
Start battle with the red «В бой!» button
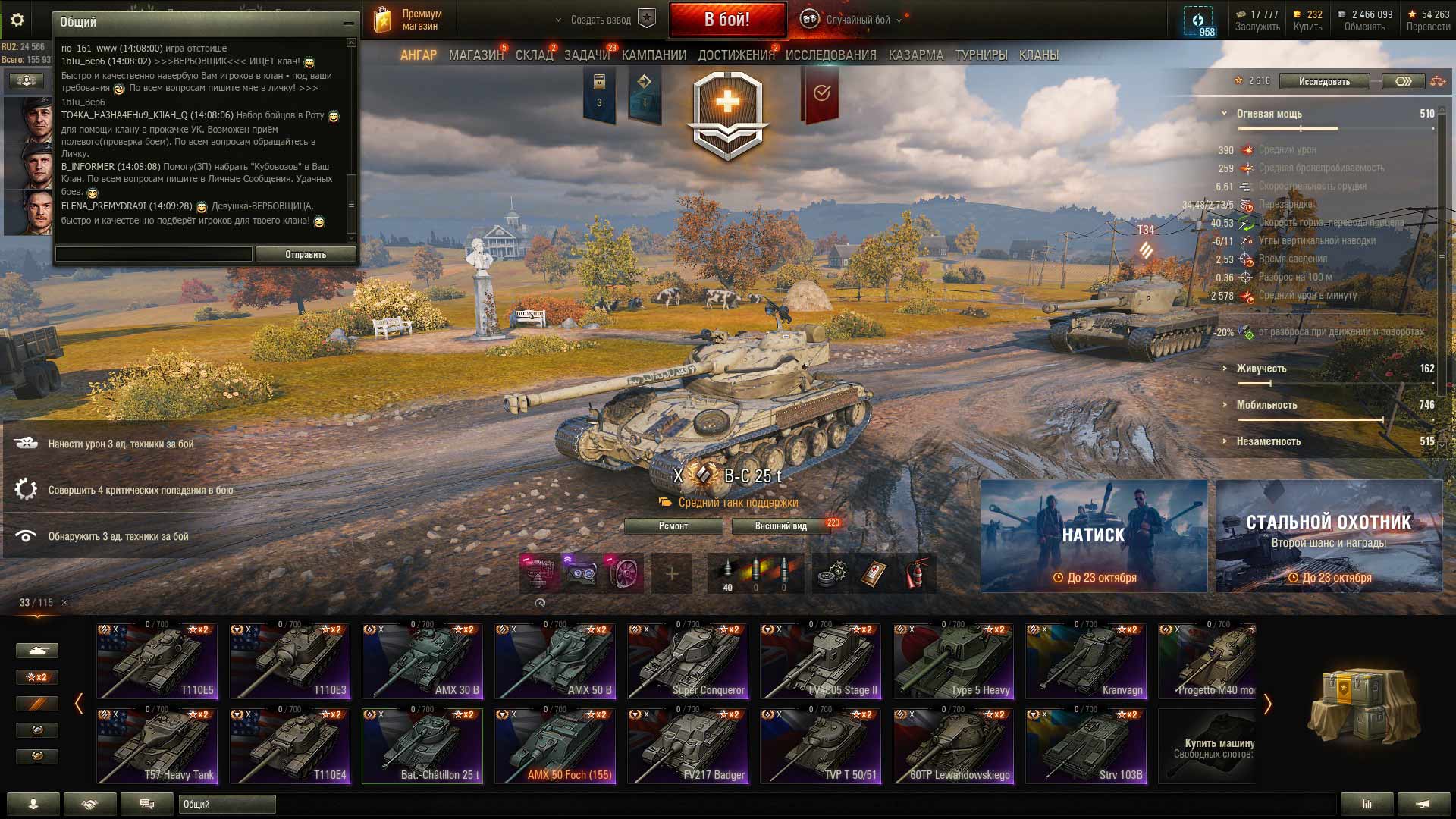pos(726,20)
